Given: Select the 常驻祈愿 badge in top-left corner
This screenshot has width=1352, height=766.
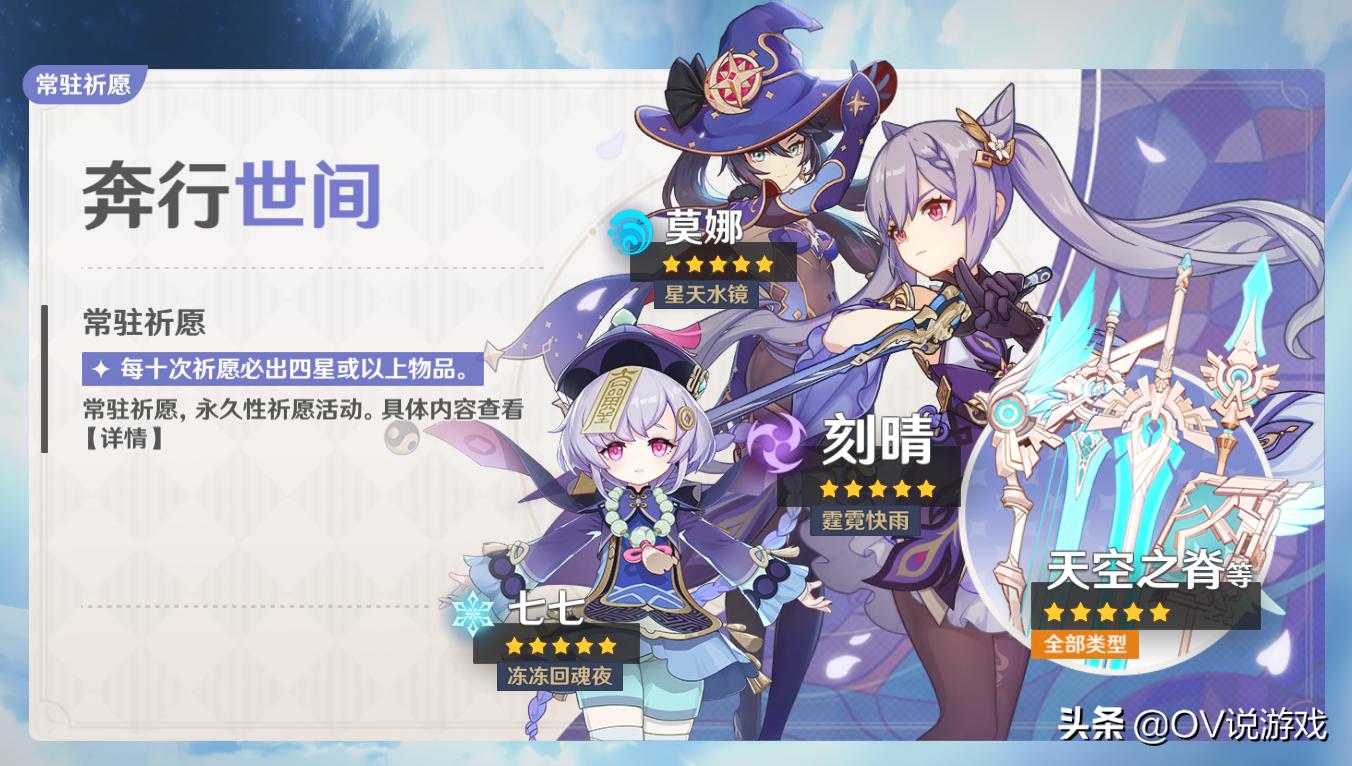Looking at the screenshot, I should 83,85.
